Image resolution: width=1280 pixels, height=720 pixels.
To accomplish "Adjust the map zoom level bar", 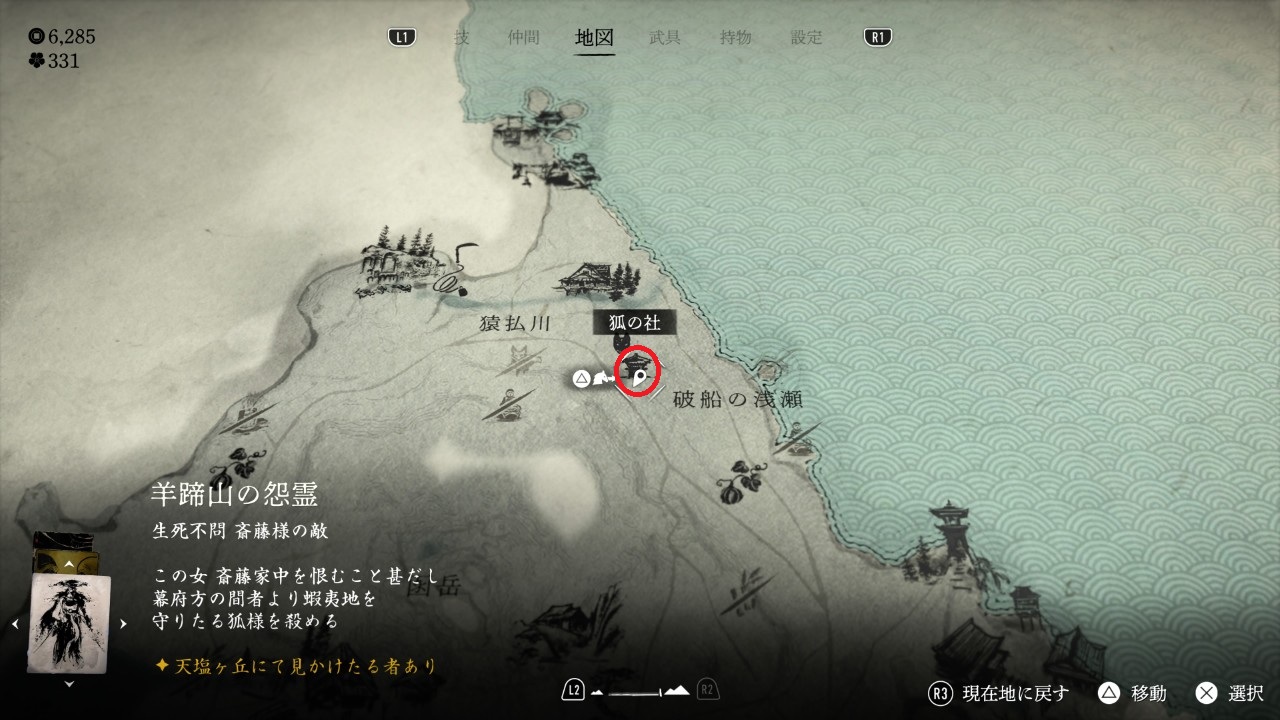I will pos(639,691).
